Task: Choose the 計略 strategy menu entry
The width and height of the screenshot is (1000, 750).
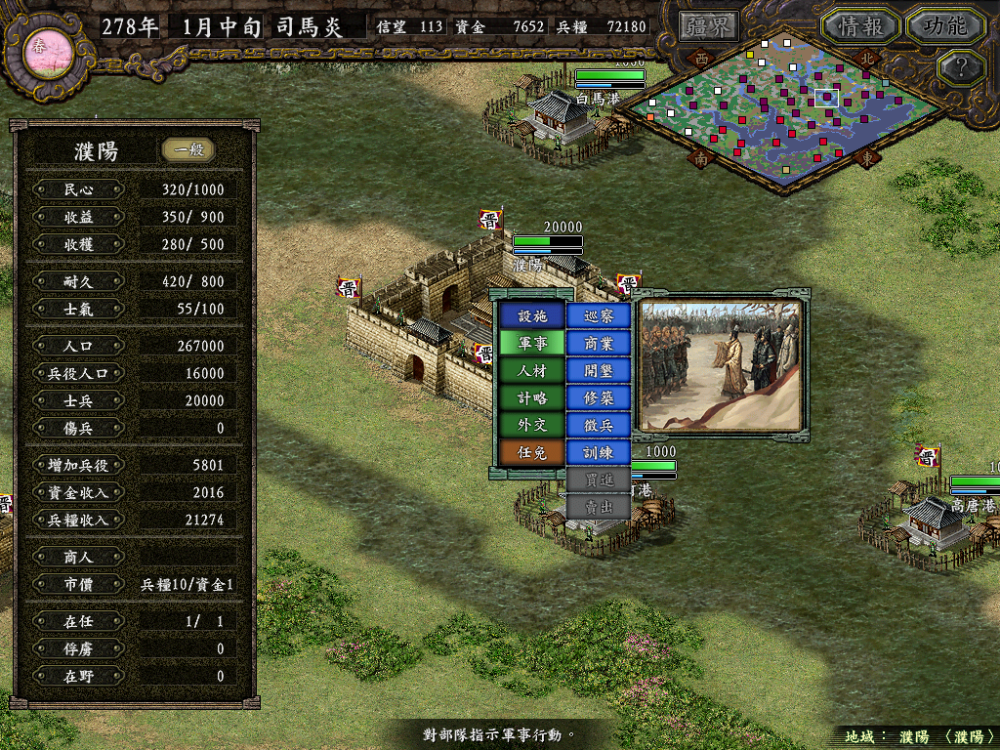Action: [x=532, y=397]
